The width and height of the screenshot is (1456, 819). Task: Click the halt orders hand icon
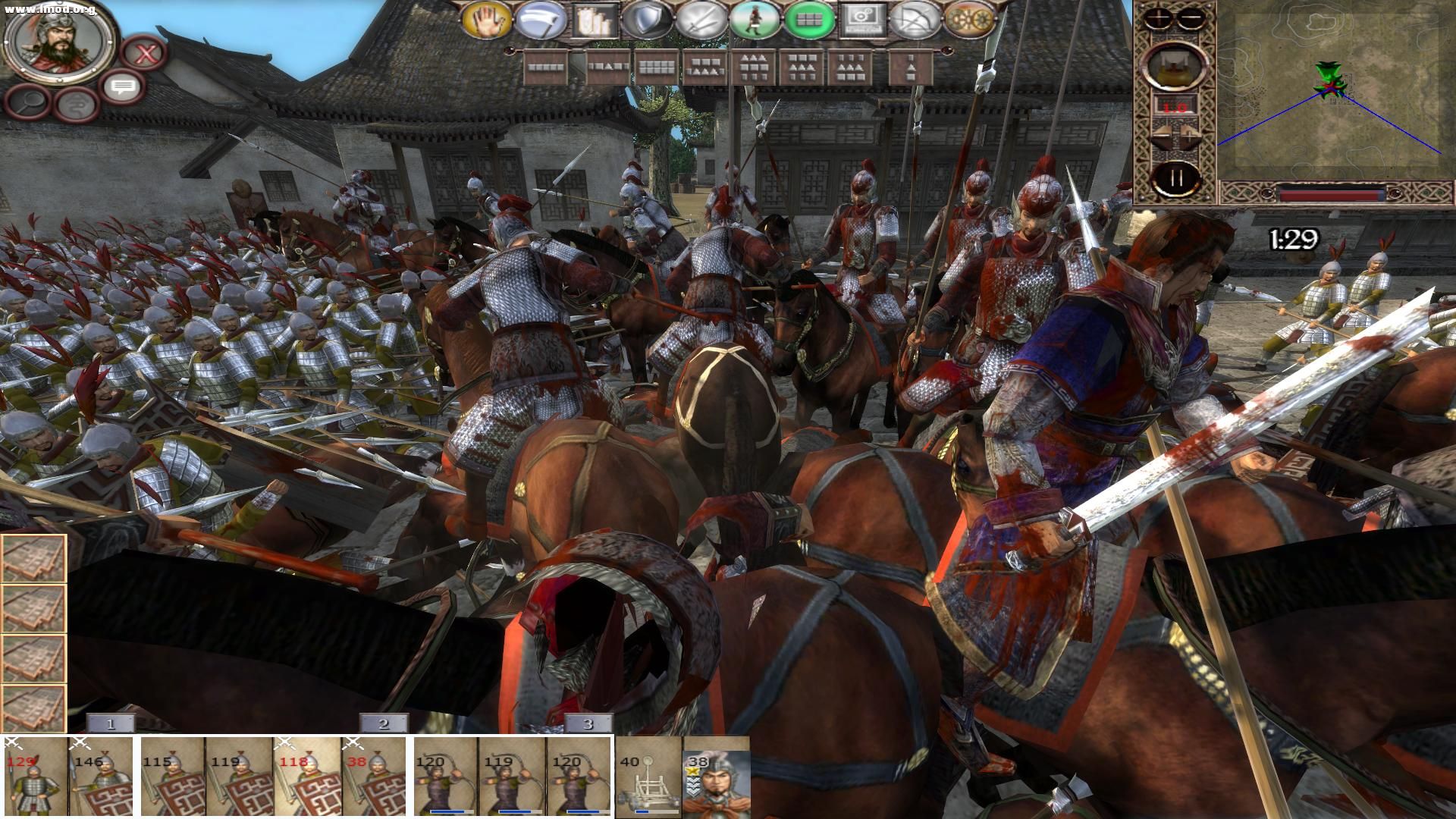point(488,20)
